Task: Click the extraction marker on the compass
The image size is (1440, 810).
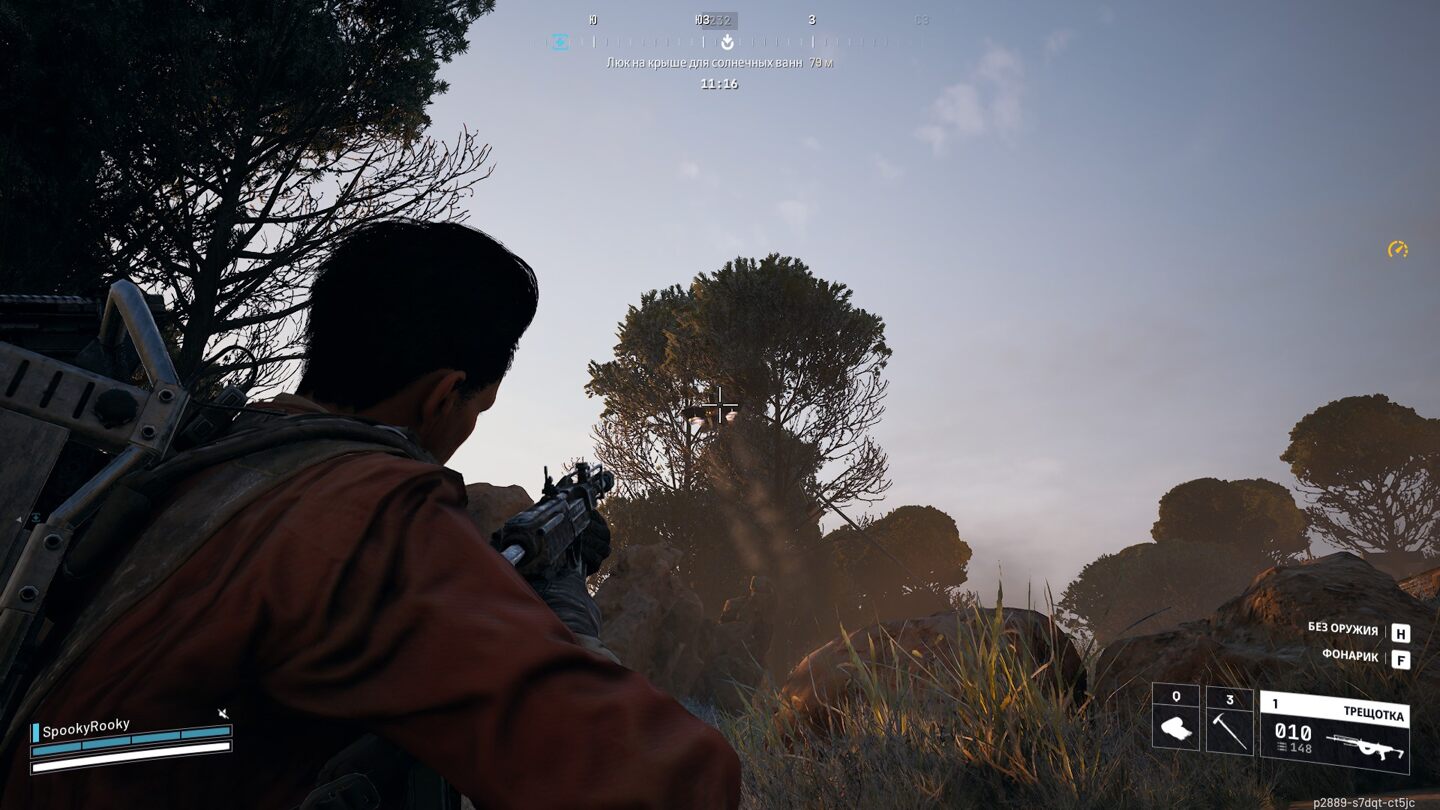Action: click(x=727, y=42)
